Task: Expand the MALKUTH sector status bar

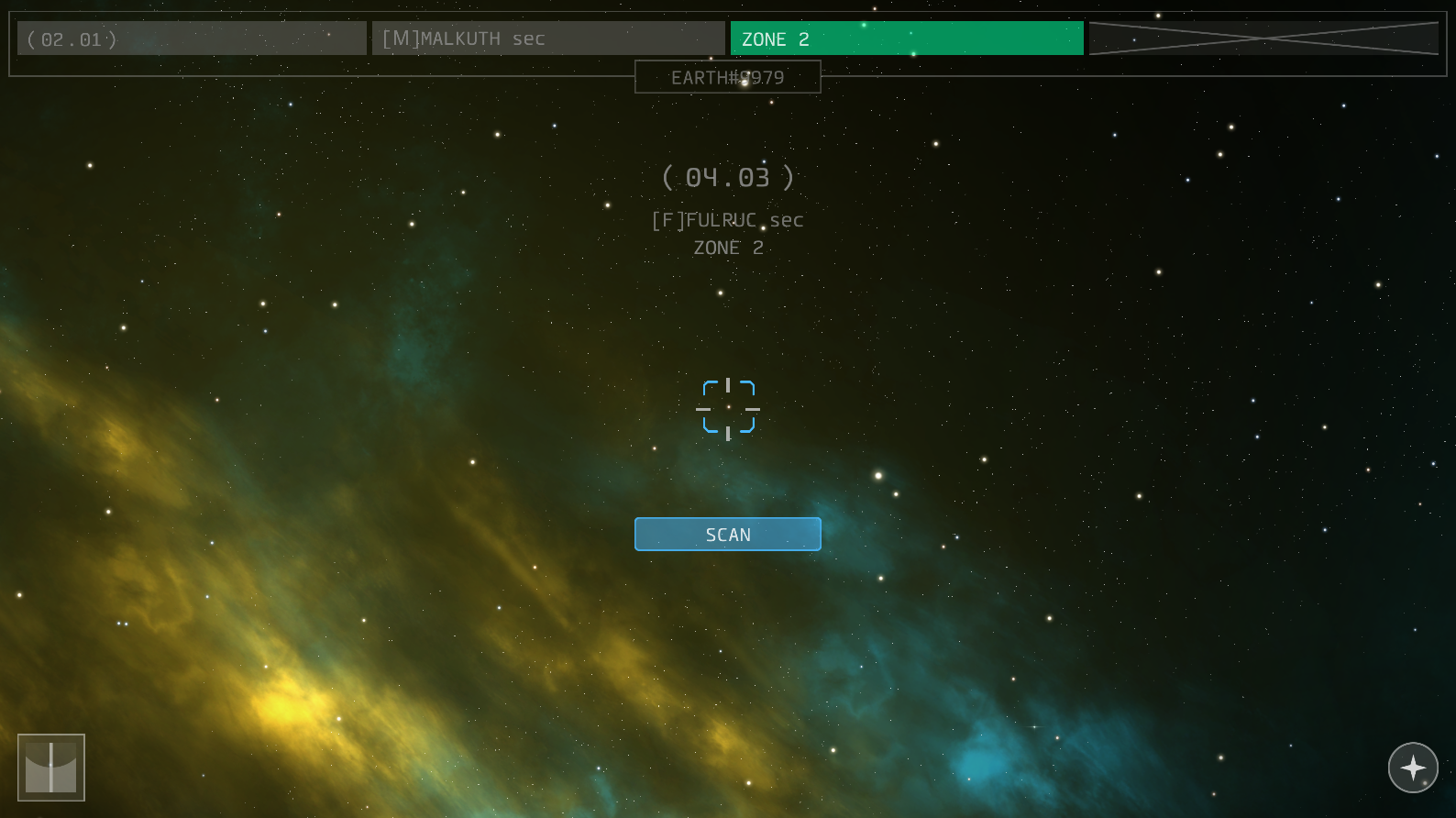Action: point(547,38)
